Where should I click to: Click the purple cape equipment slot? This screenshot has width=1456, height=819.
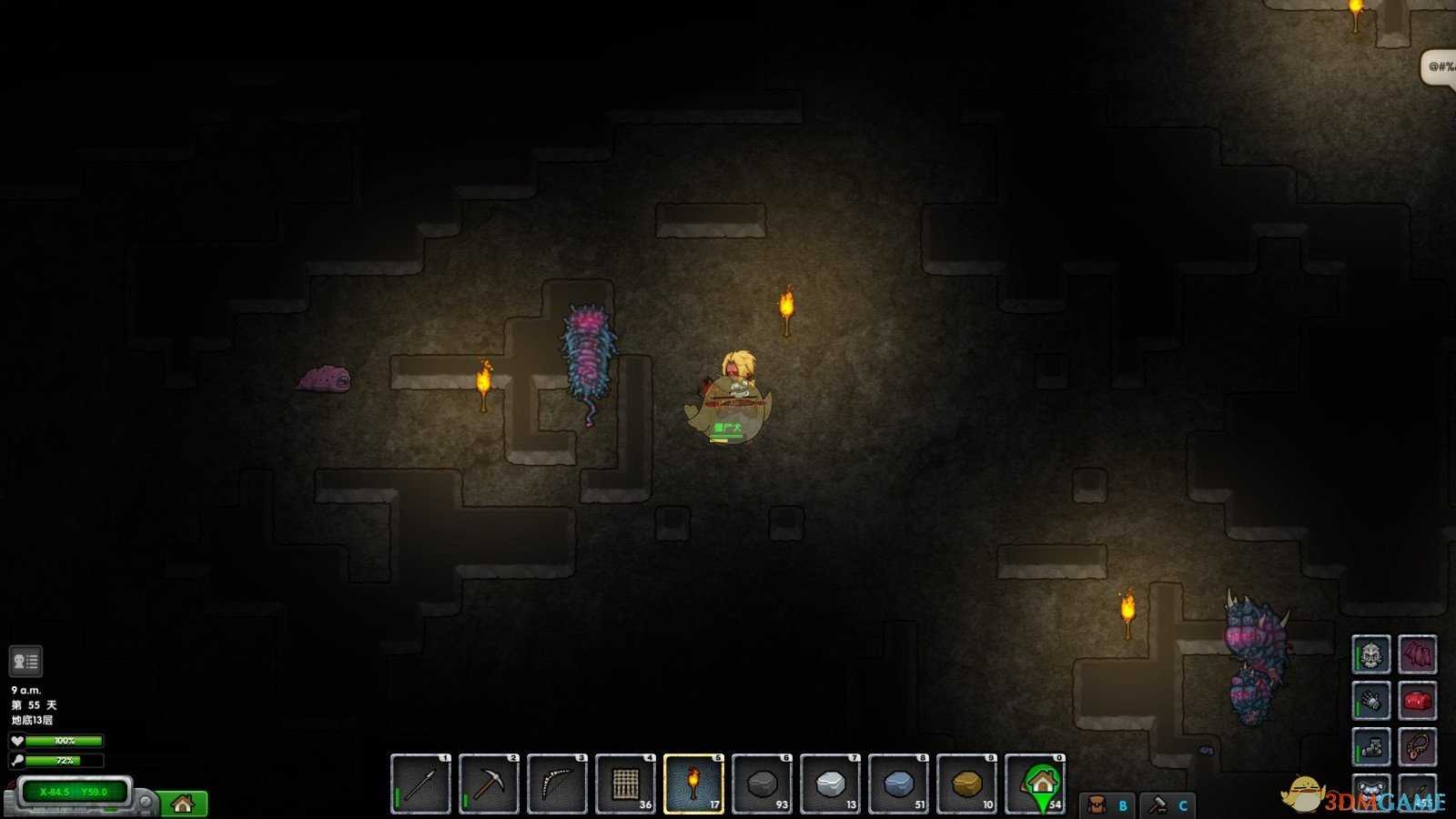1417,653
